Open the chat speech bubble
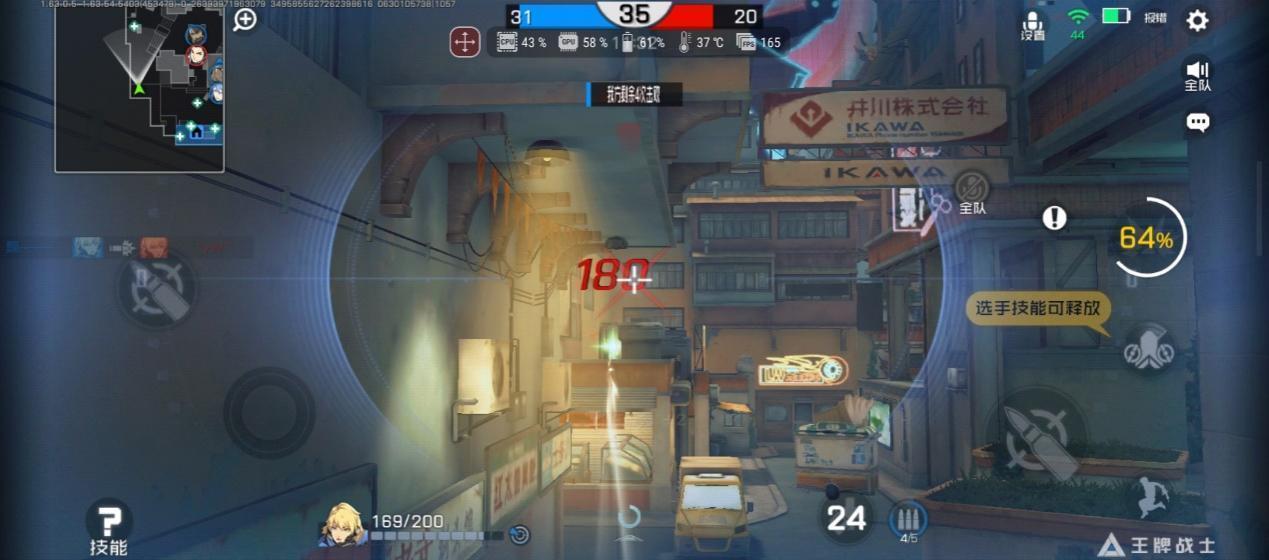The height and width of the screenshot is (560, 1269). click(x=1197, y=122)
